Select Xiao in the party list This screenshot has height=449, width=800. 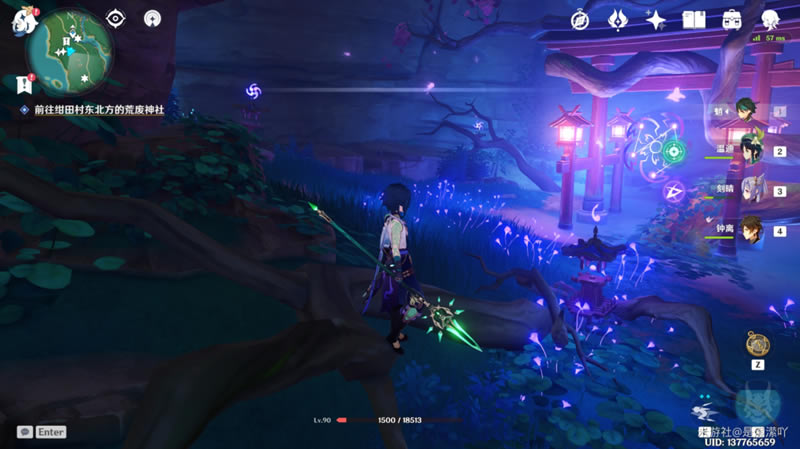745,110
